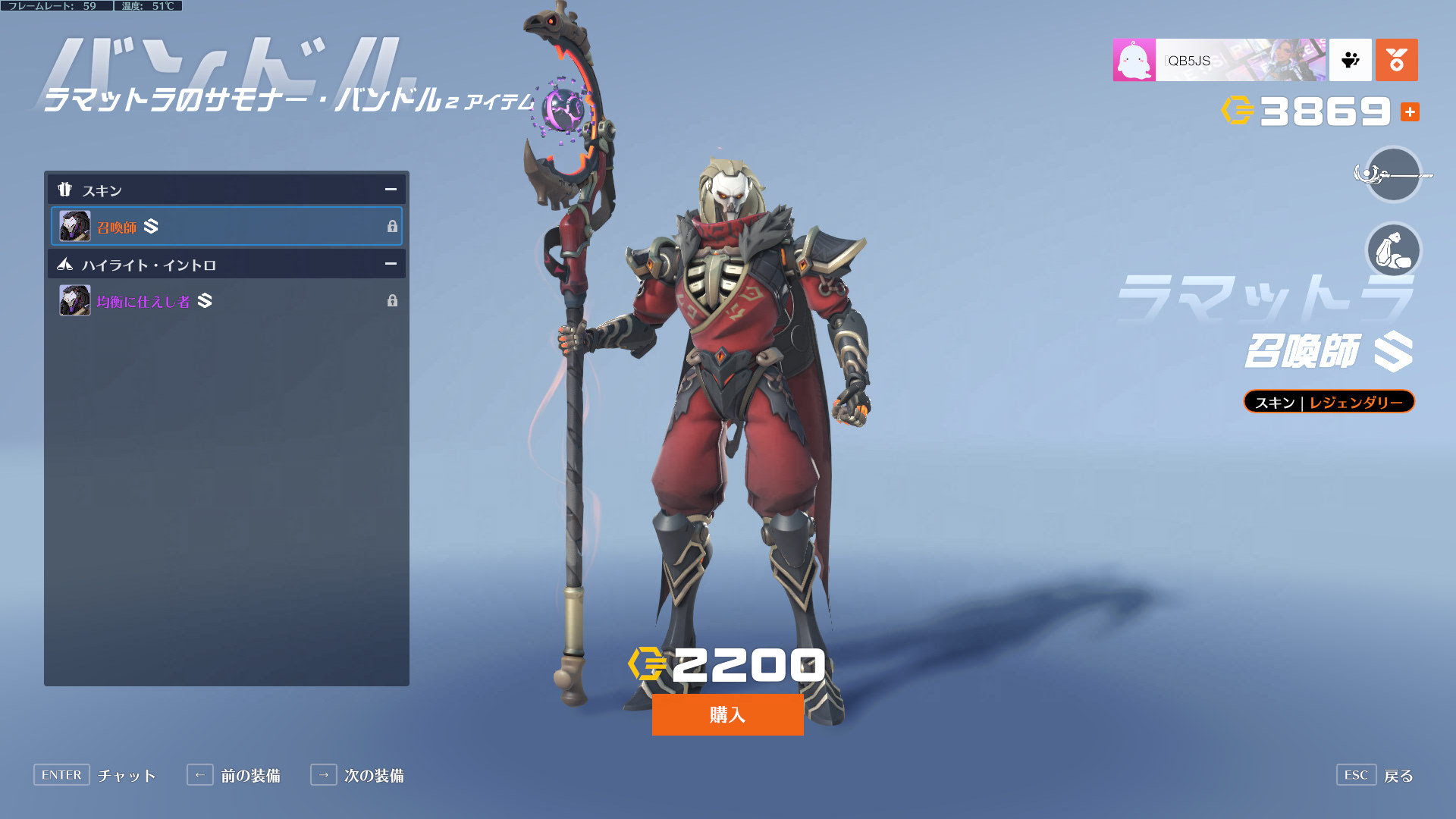Add more coins with the plus button
1456x819 pixels.
point(1410,112)
